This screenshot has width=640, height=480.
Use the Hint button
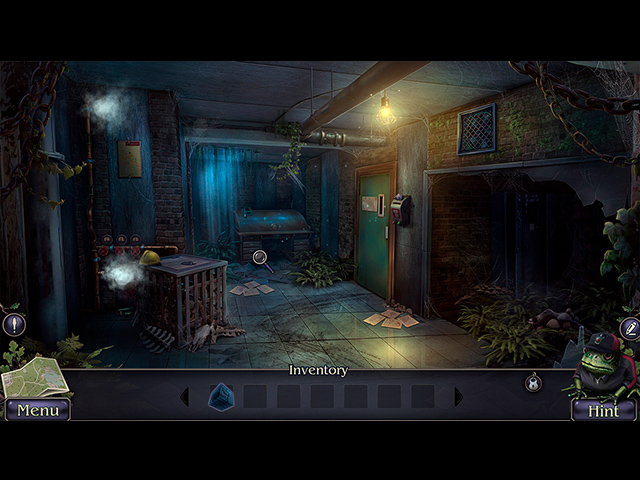pyautogui.click(x=603, y=409)
